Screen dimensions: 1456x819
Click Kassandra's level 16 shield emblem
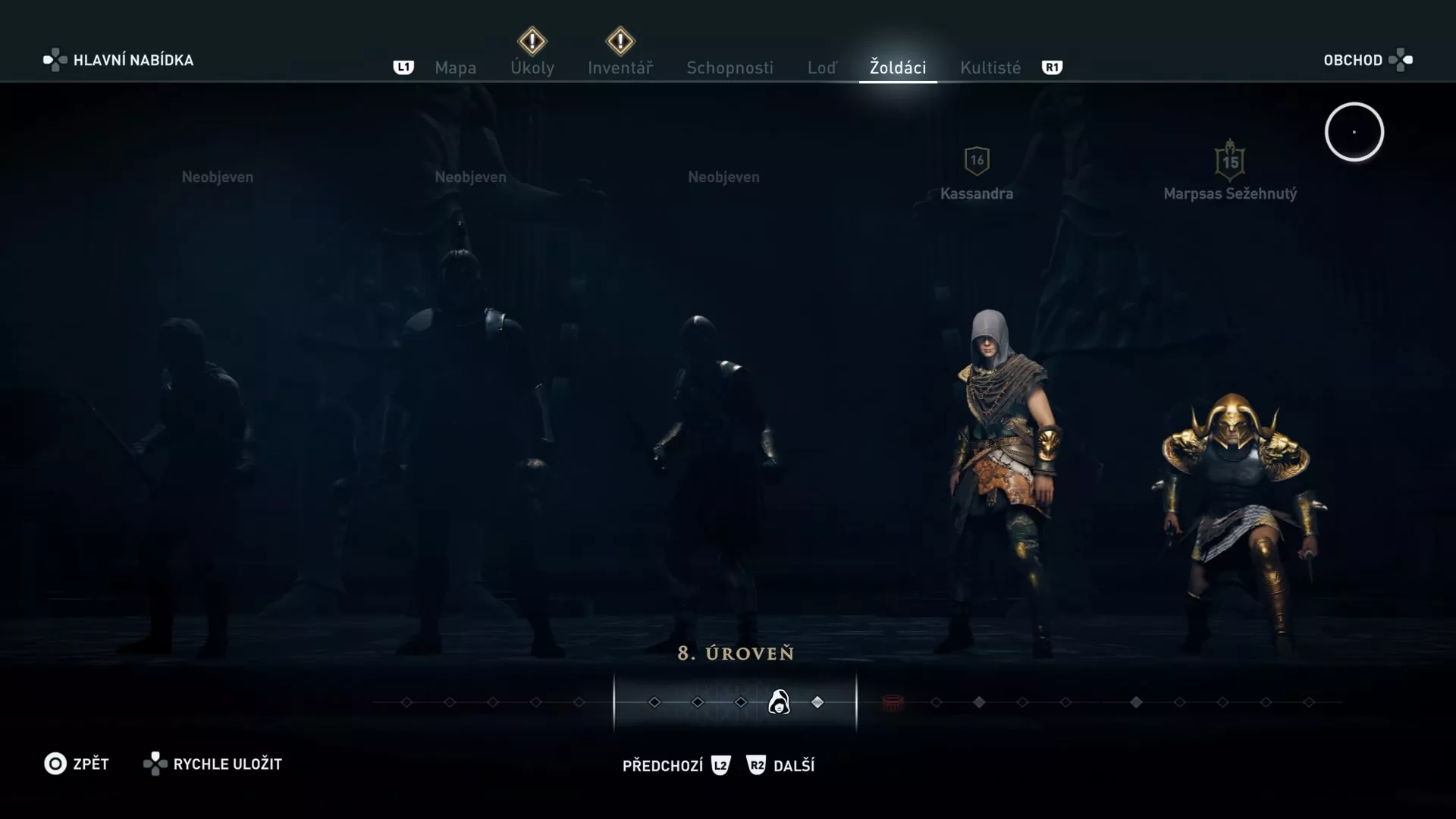(977, 160)
